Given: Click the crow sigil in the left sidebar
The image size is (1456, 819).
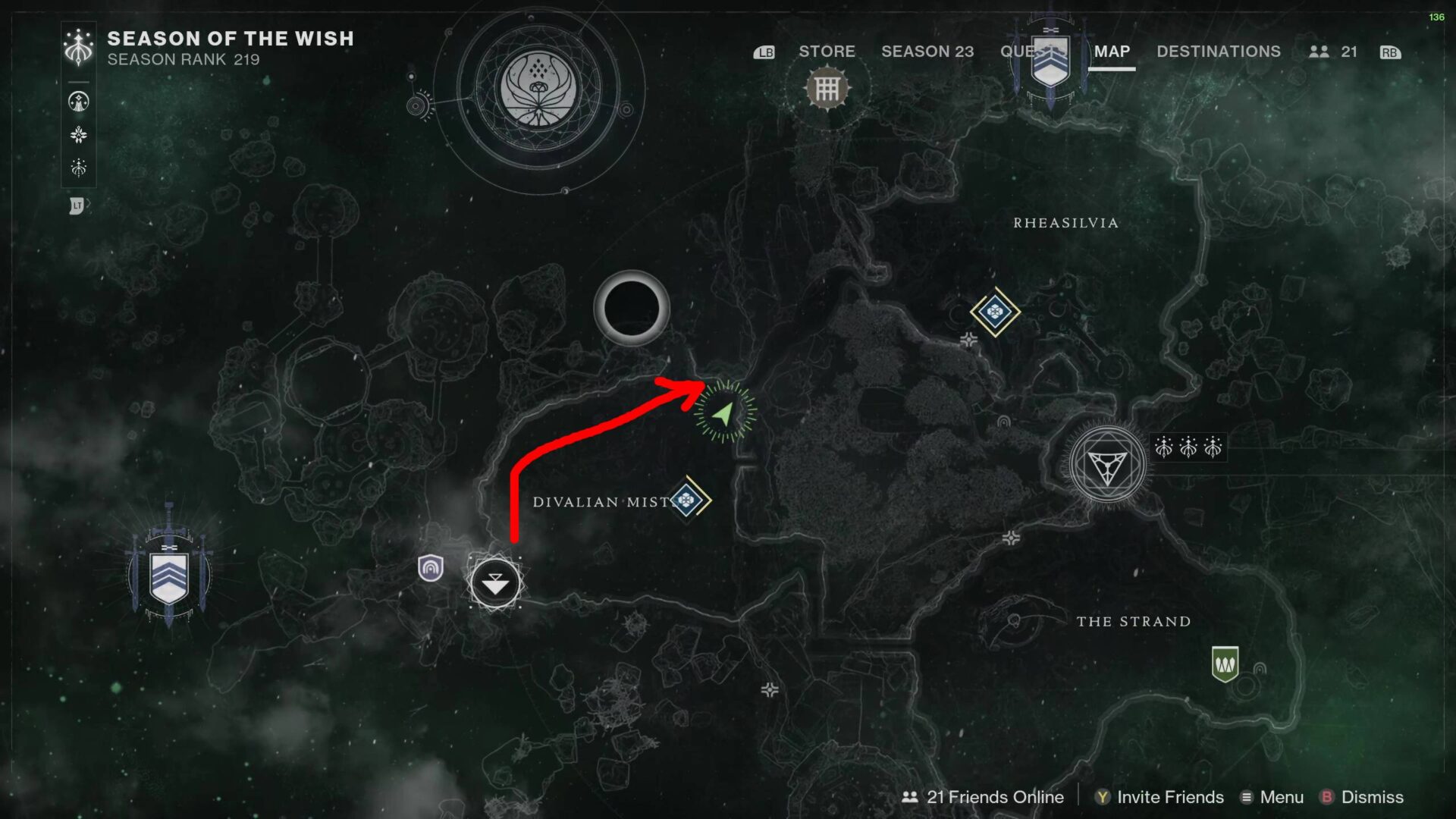Looking at the screenshot, I should coord(78,99).
